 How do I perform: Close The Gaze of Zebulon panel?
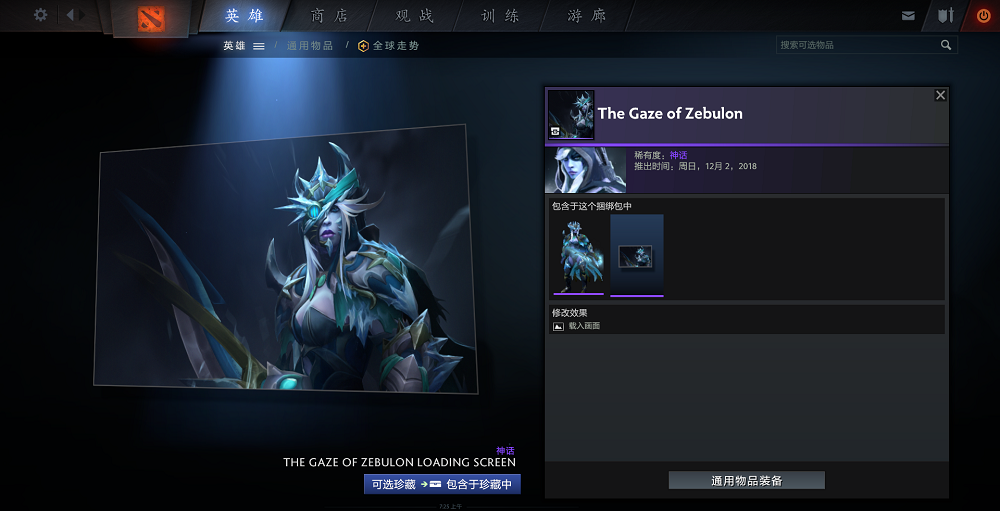[x=940, y=95]
